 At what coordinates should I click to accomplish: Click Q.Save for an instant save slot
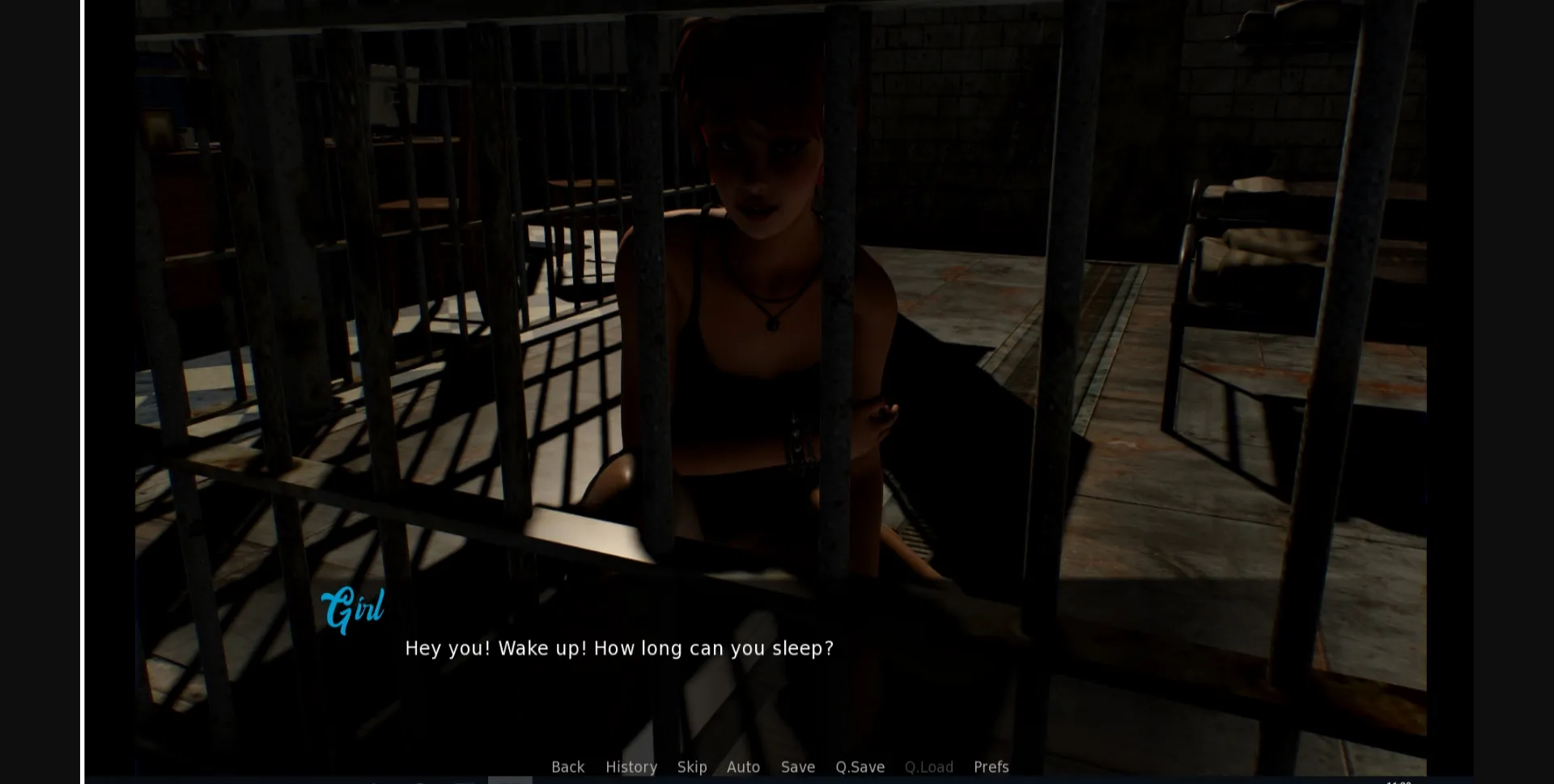point(860,767)
